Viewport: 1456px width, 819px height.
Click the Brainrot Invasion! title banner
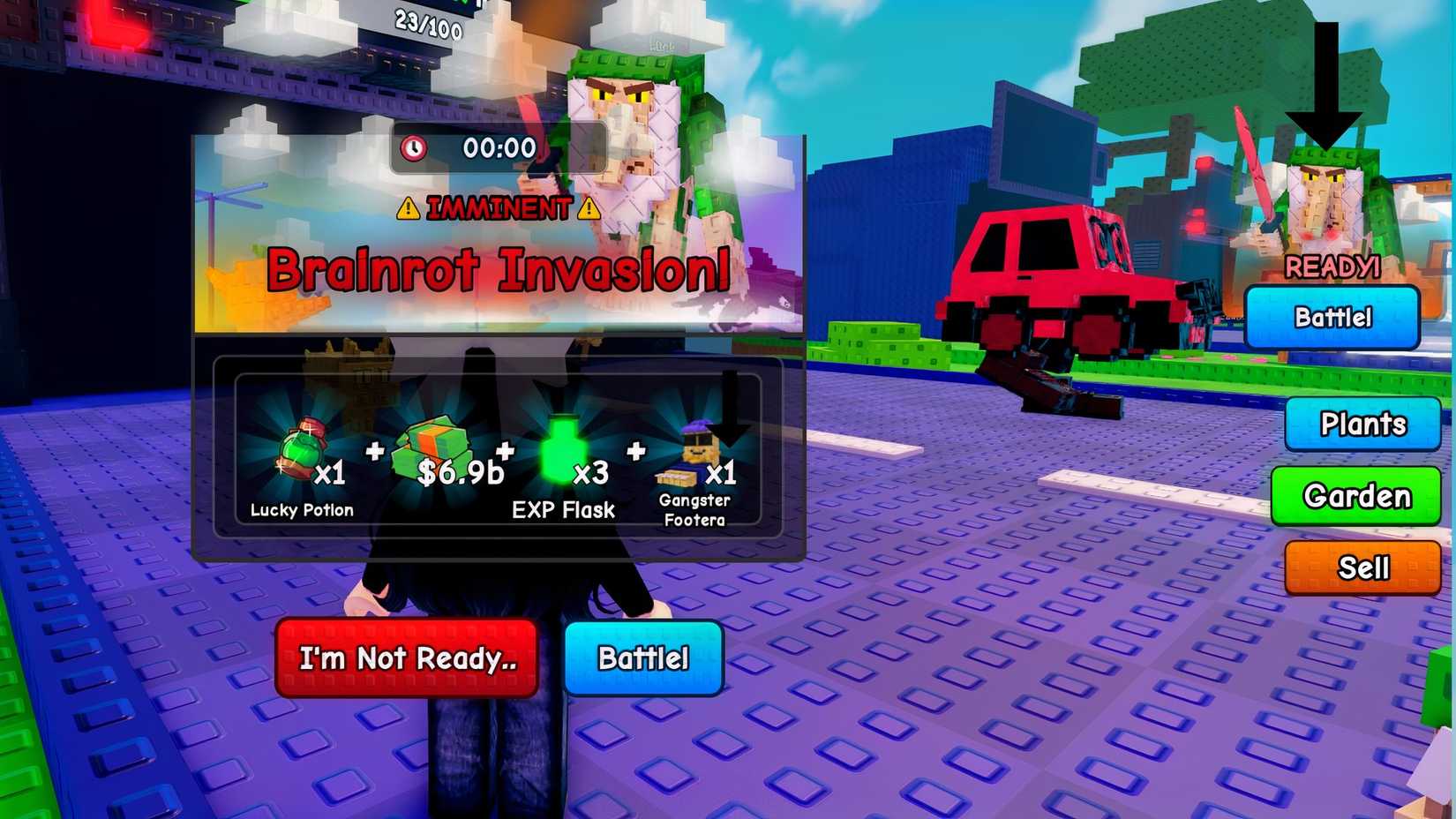pyautogui.click(x=499, y=271)
